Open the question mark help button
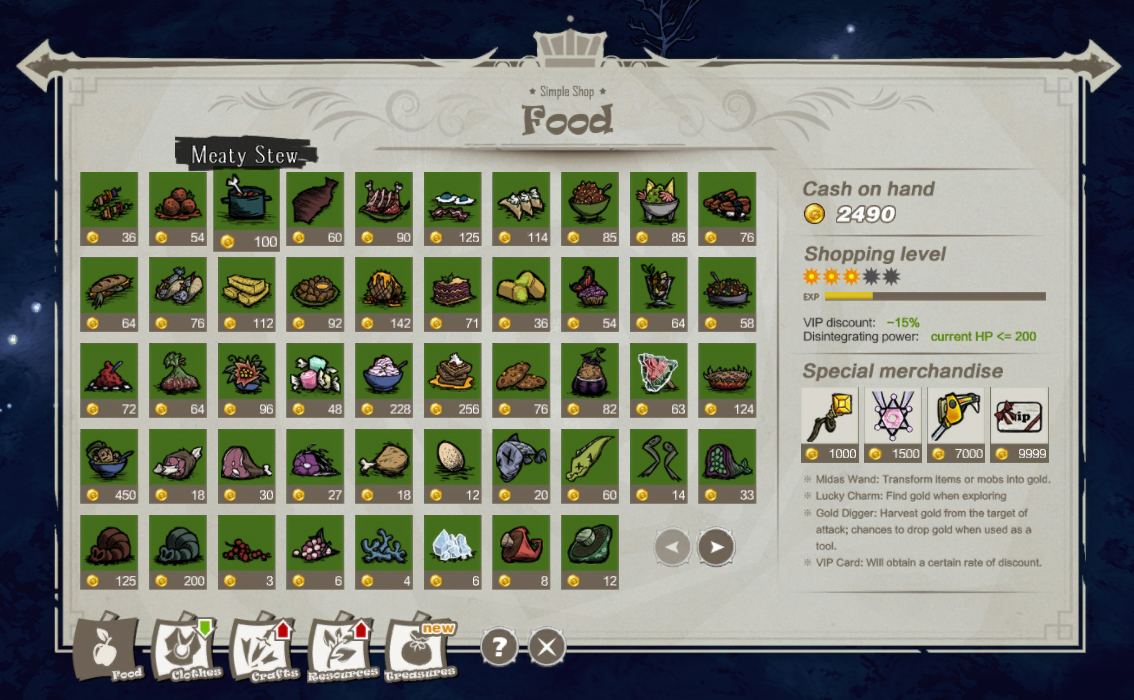The width and height of the screenshot is (1134, 700). pyautogui.click(x=500, y=647)
